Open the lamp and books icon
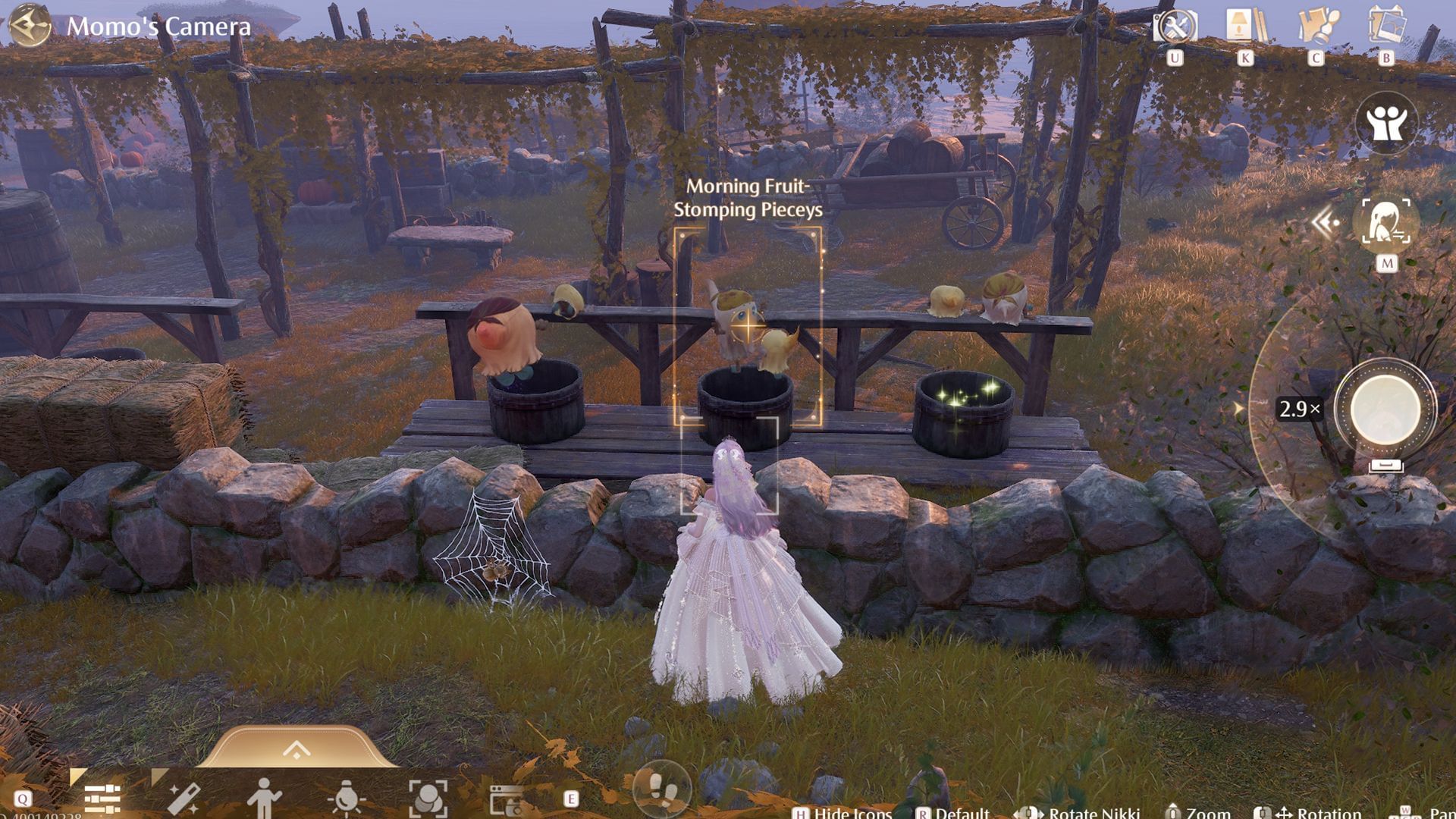Viewport: 1456px width, 819px height. coord(1245,27)
